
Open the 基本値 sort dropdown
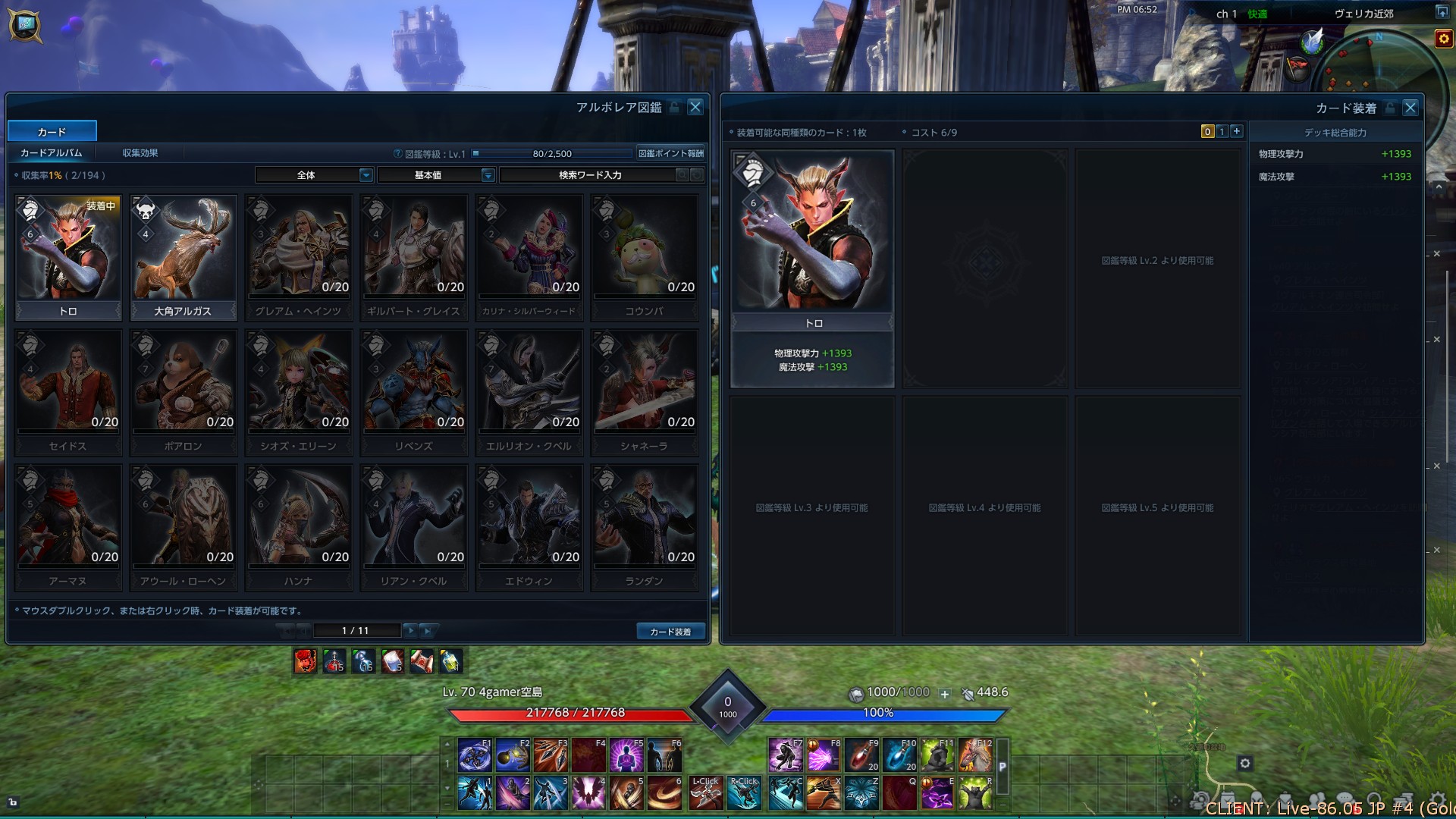point(436,175)
